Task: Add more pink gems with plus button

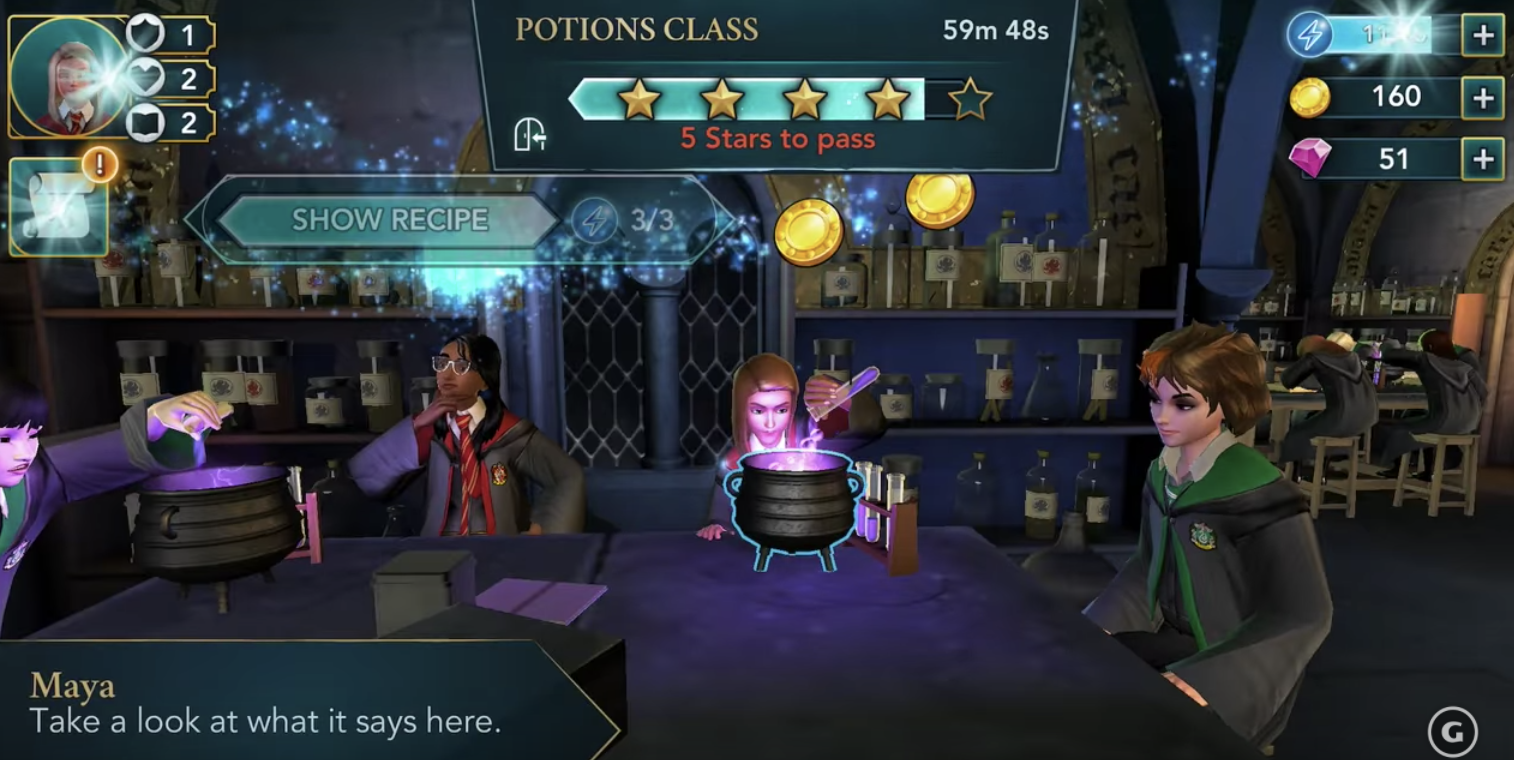Action: click(1482, 159)
